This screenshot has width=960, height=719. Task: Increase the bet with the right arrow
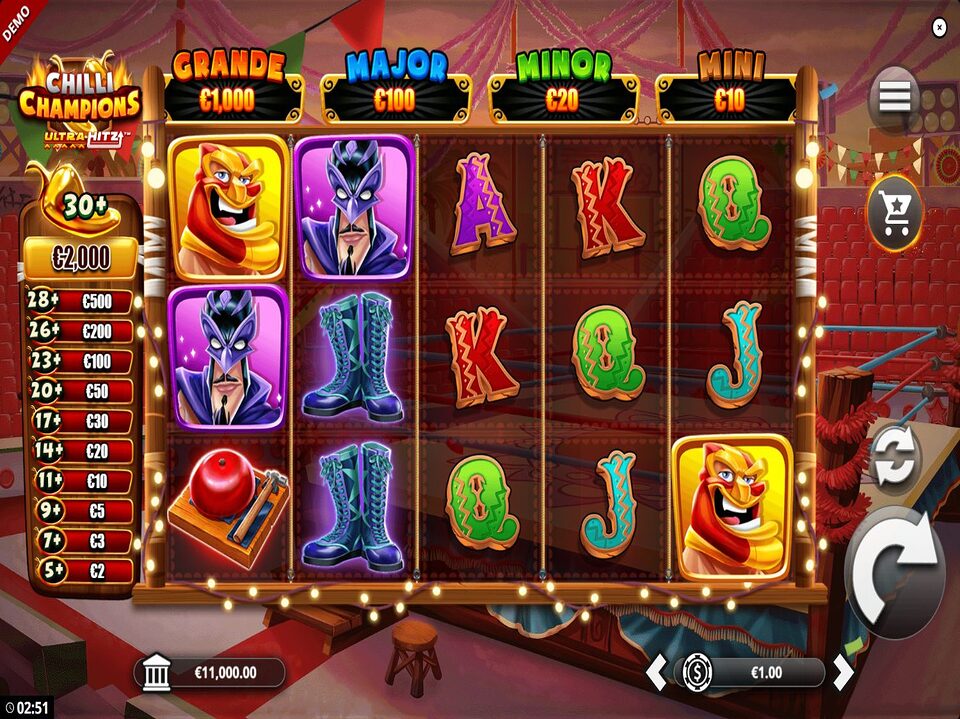coord(843,673)
